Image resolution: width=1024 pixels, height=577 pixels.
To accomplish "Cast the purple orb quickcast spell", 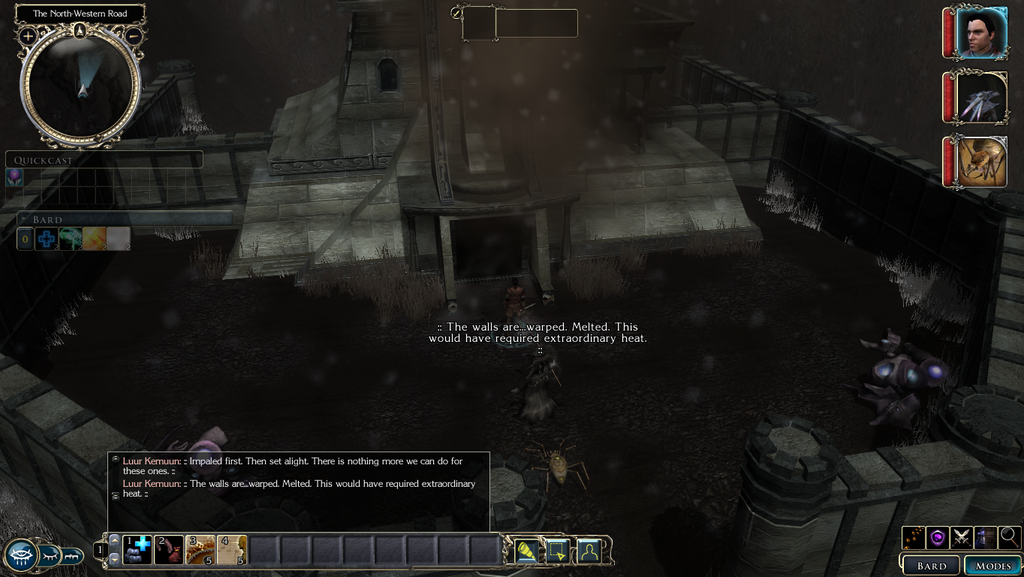I will point(15,176).
